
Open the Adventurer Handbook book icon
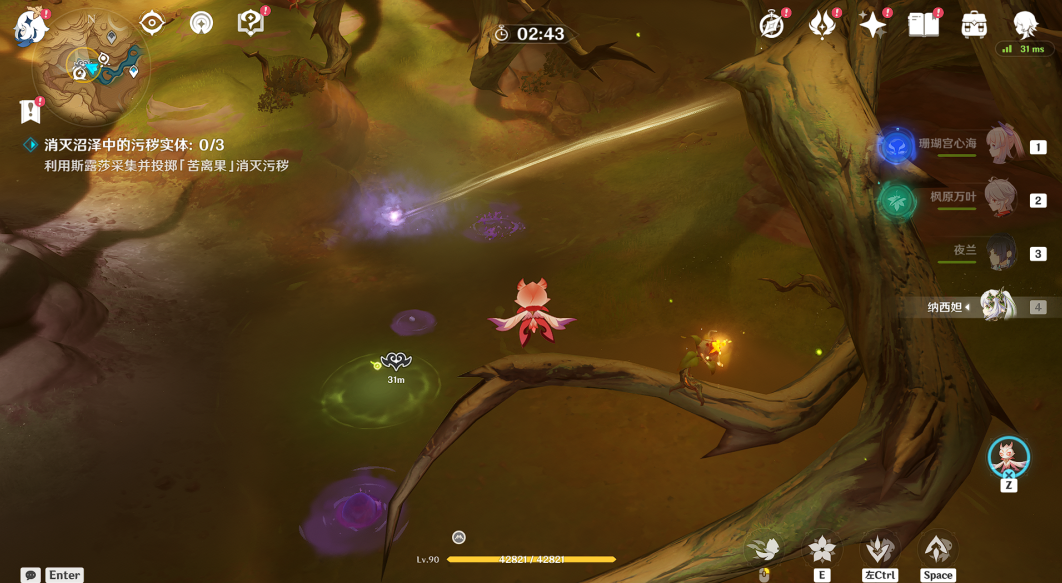[923, 25]
